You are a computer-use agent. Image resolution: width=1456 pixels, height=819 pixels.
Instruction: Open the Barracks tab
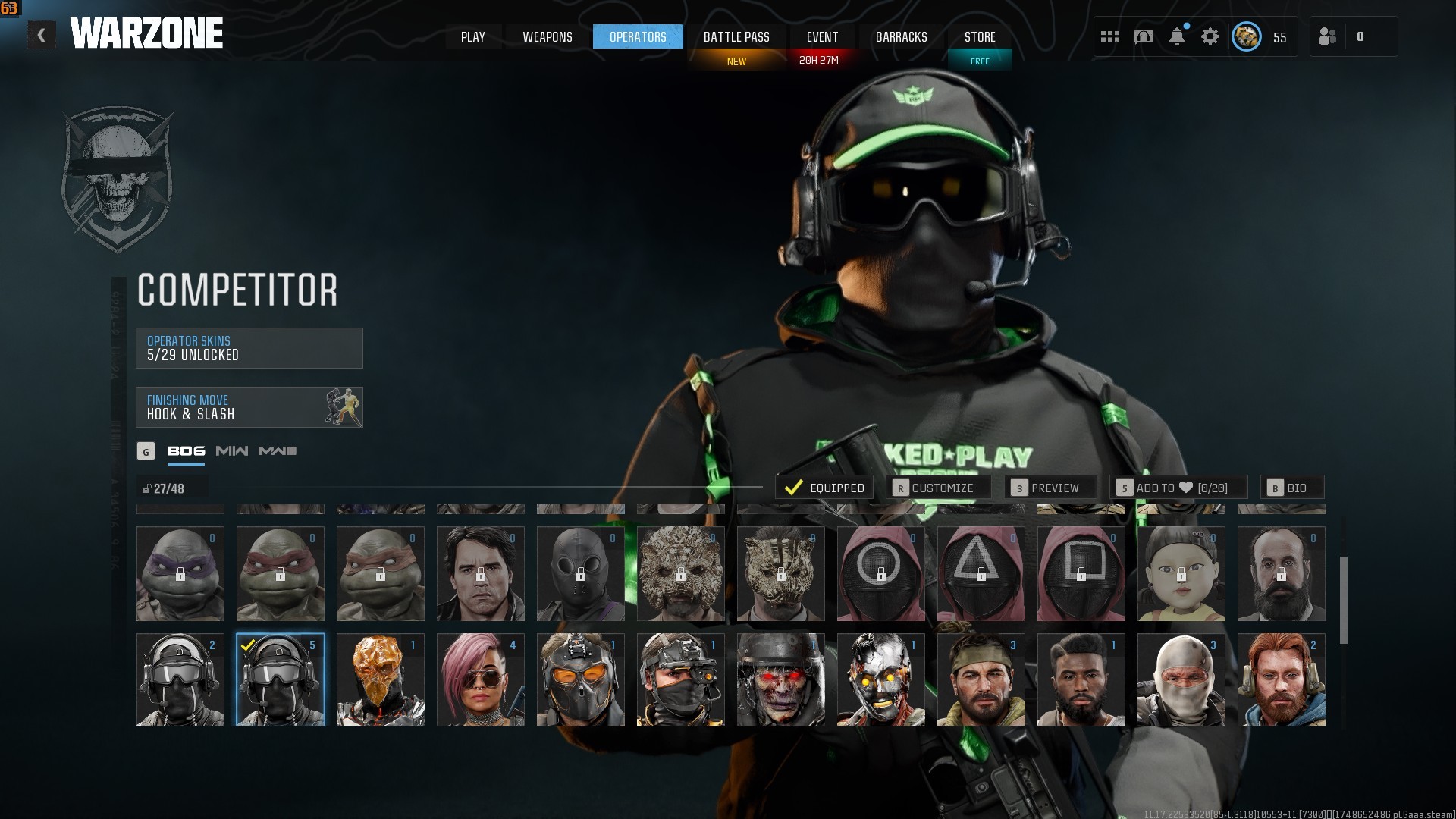(901, 37)
